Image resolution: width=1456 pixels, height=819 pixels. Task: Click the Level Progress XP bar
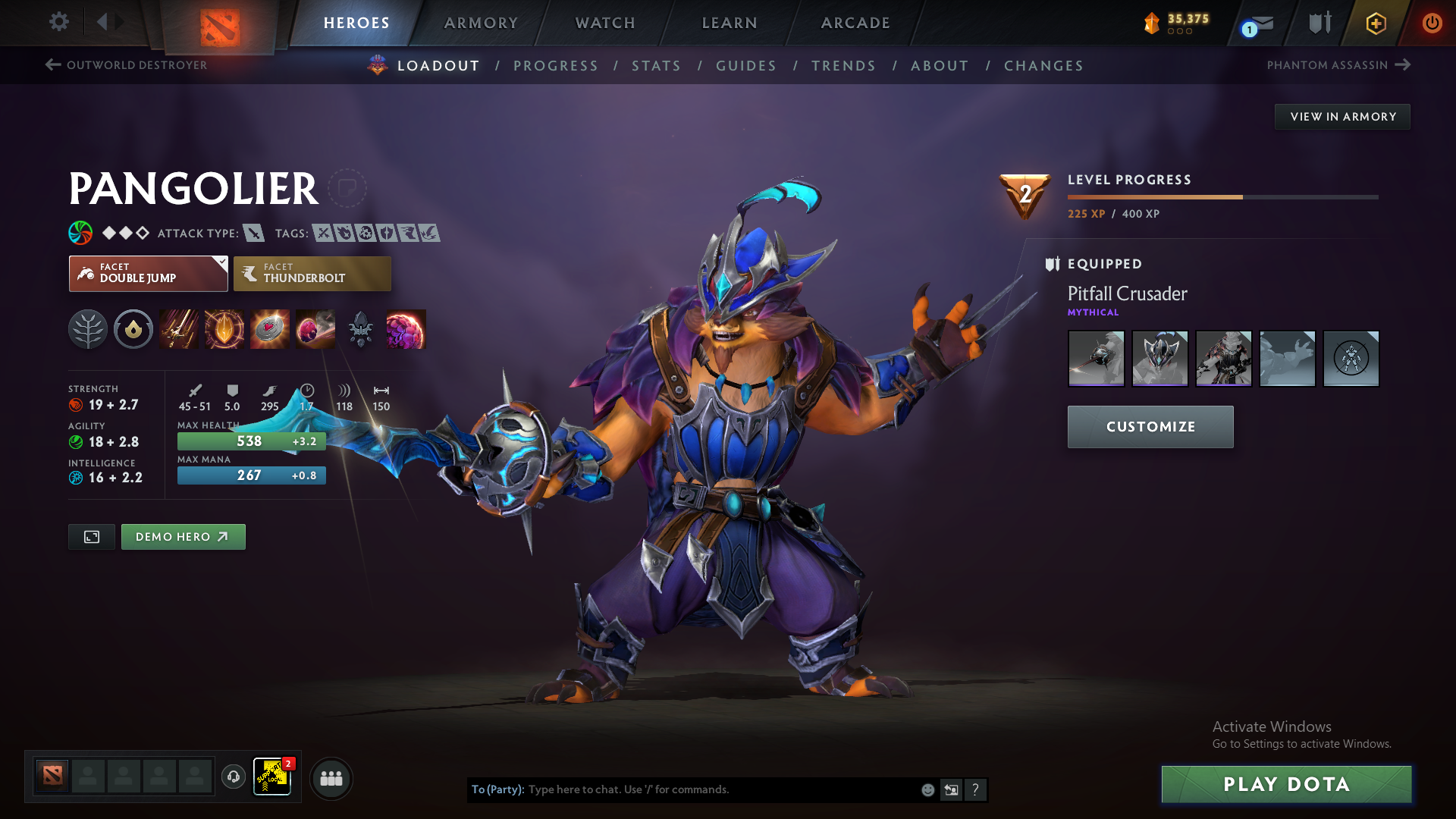click(1222, 196)
